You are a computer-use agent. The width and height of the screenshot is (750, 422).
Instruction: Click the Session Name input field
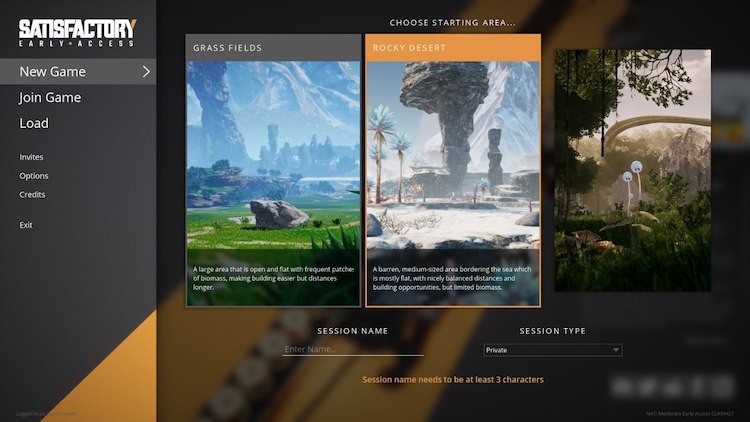353,350
